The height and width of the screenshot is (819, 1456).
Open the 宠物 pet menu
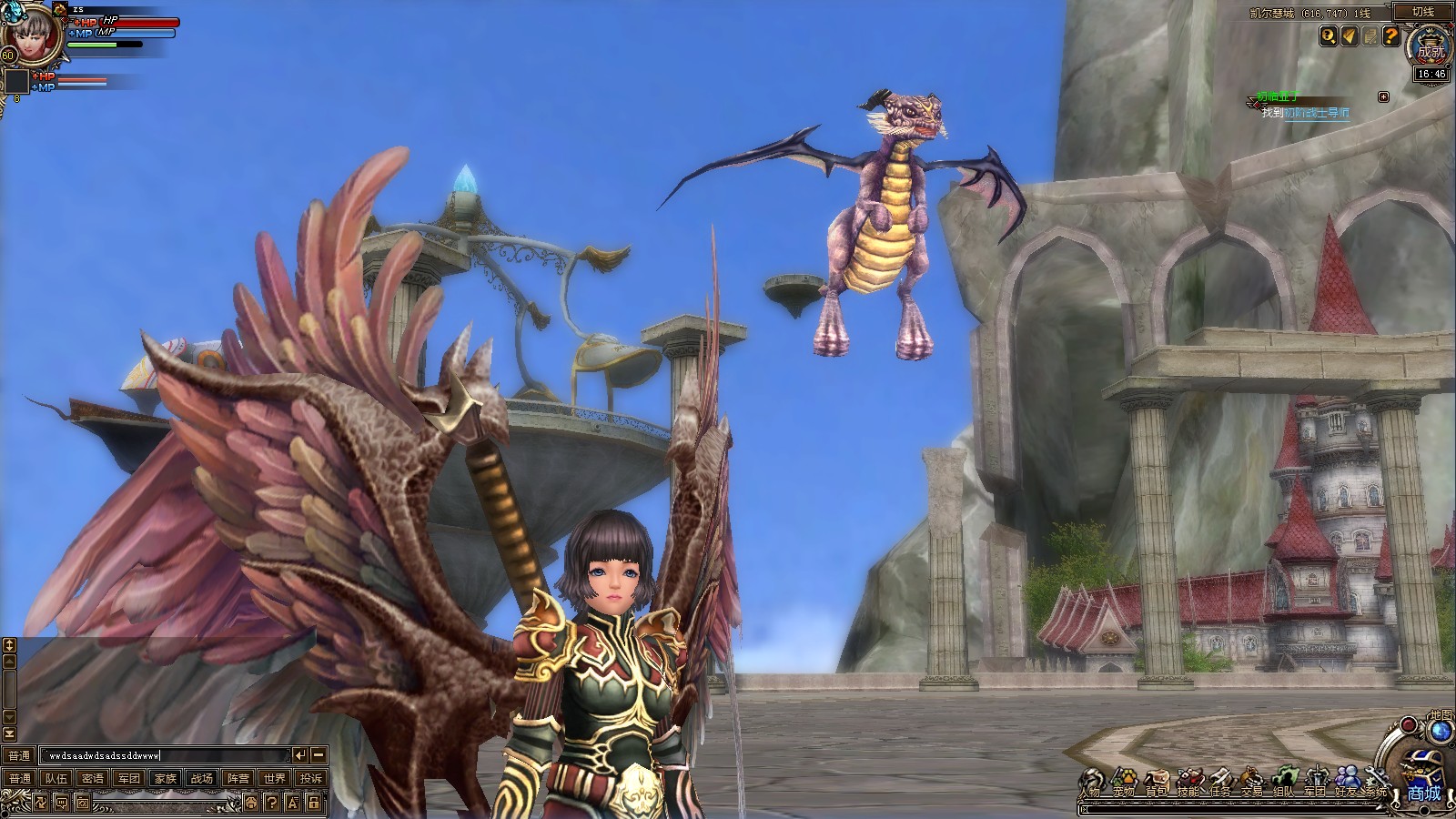(1123, 783)
